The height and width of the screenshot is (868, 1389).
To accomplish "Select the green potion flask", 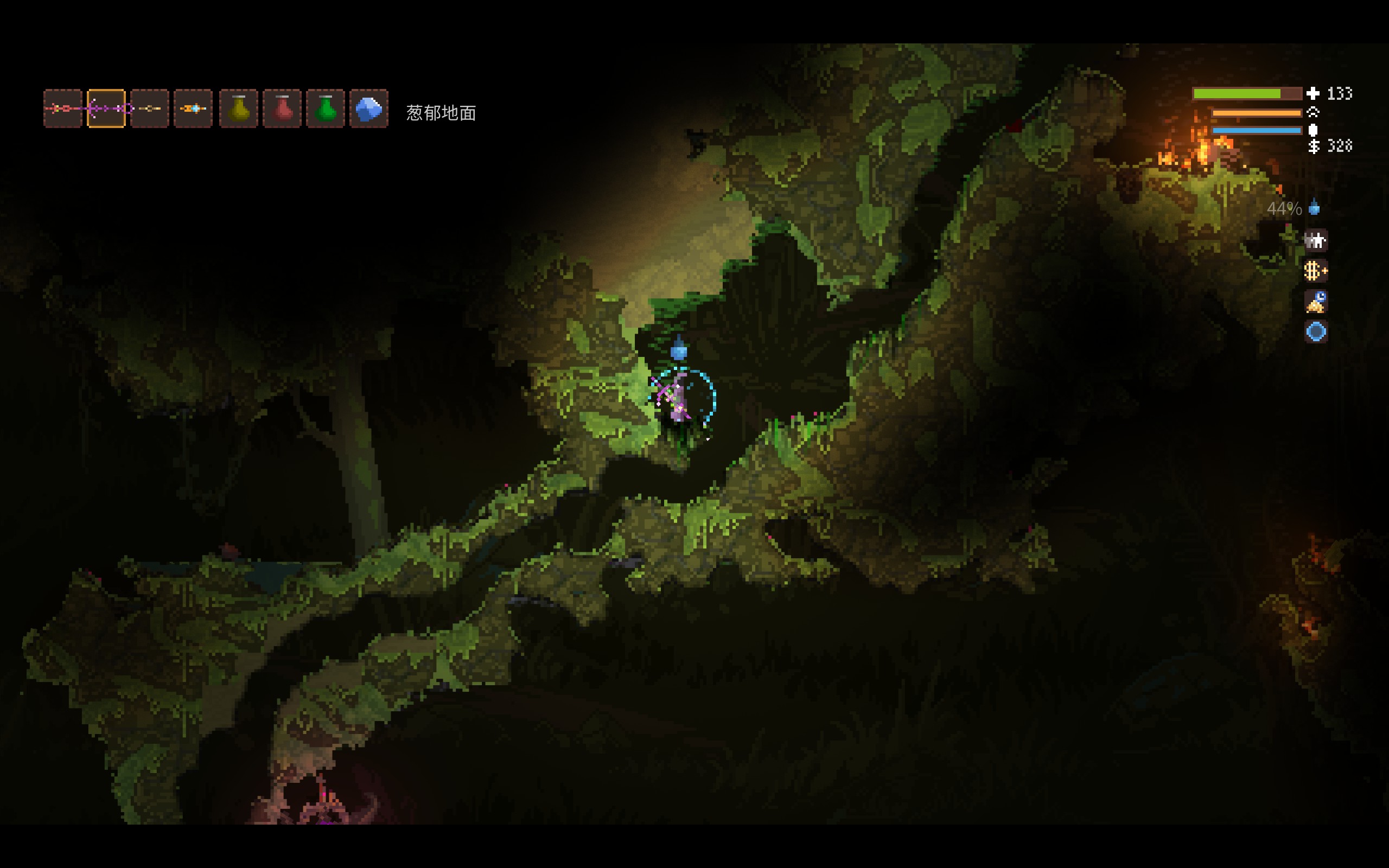I will click(x=326, y=108).
